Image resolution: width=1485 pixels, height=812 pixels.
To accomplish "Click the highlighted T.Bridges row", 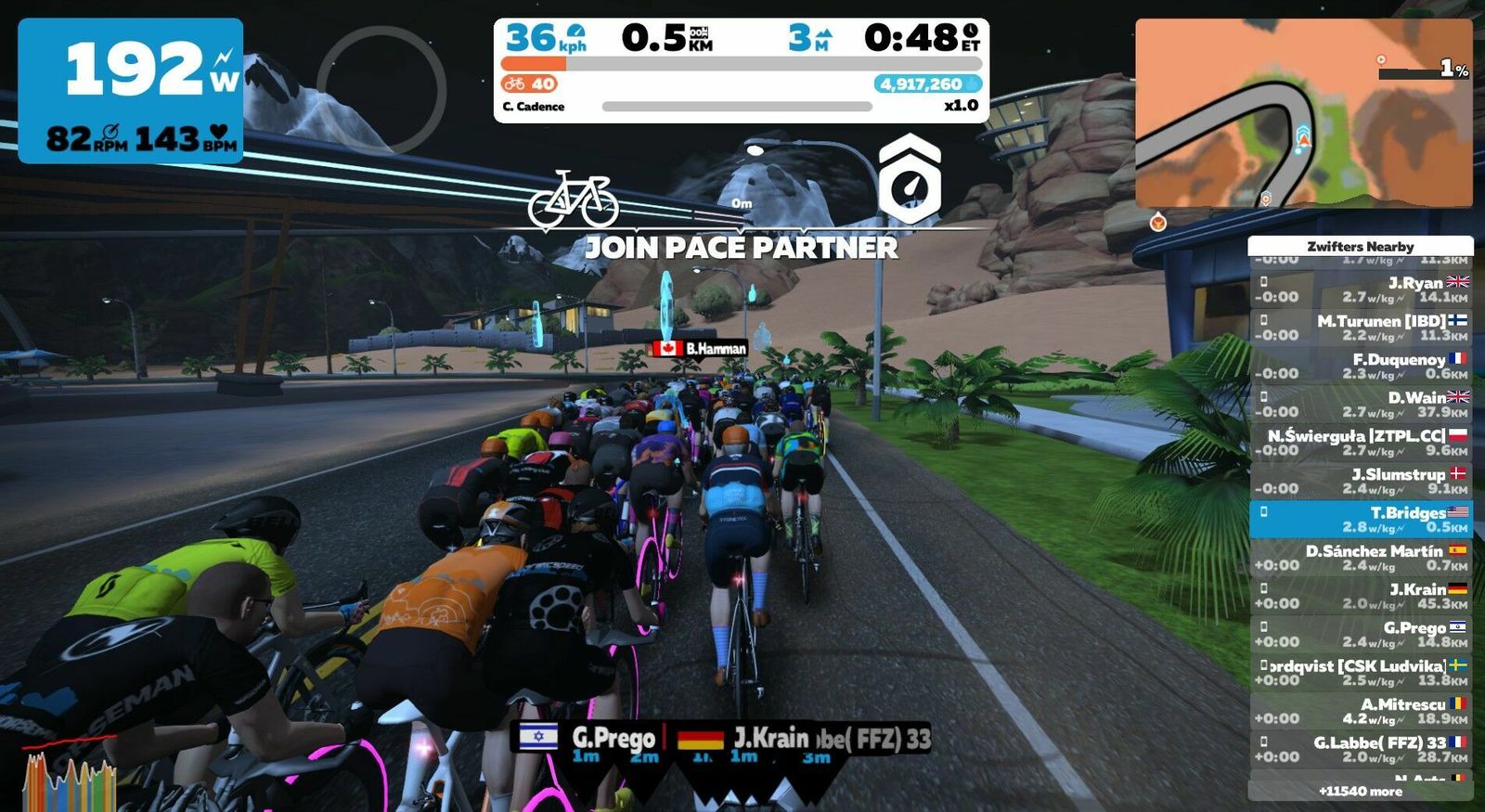I will [x=1361, y=519].
